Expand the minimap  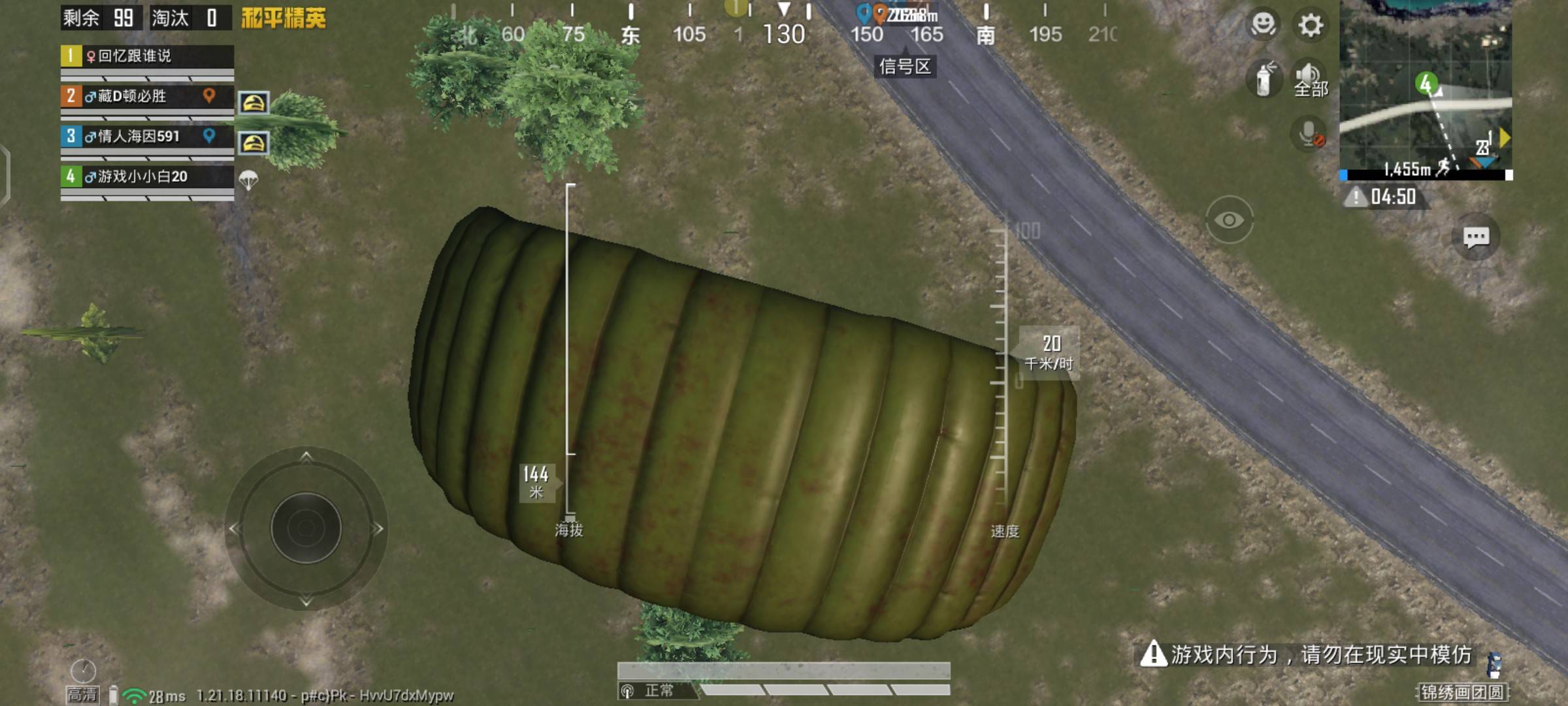(x=1426, y=88)
